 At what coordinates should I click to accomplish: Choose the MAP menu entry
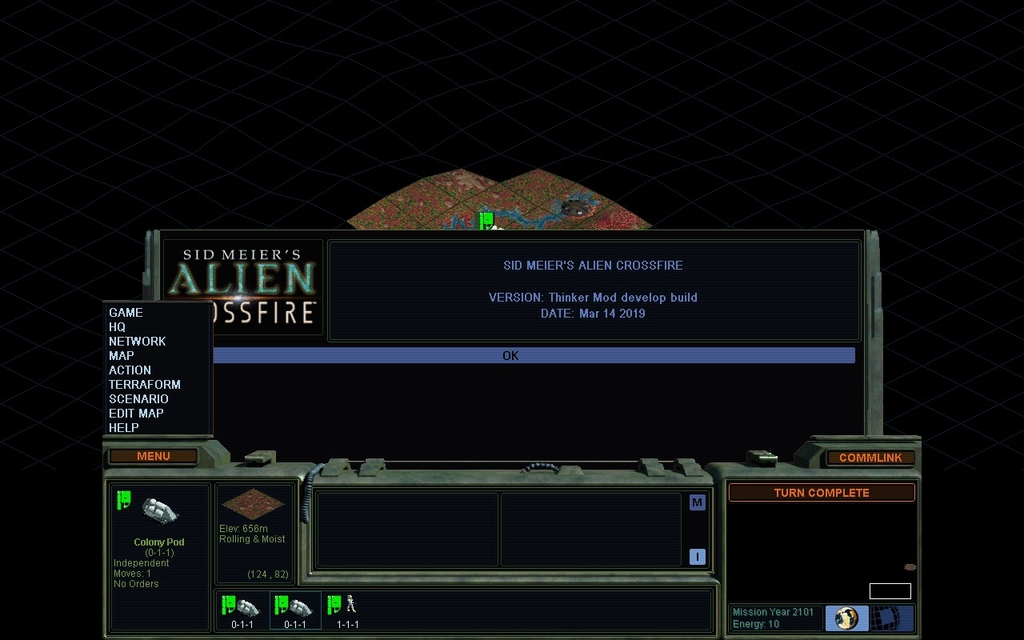click(x=121, y=356)
